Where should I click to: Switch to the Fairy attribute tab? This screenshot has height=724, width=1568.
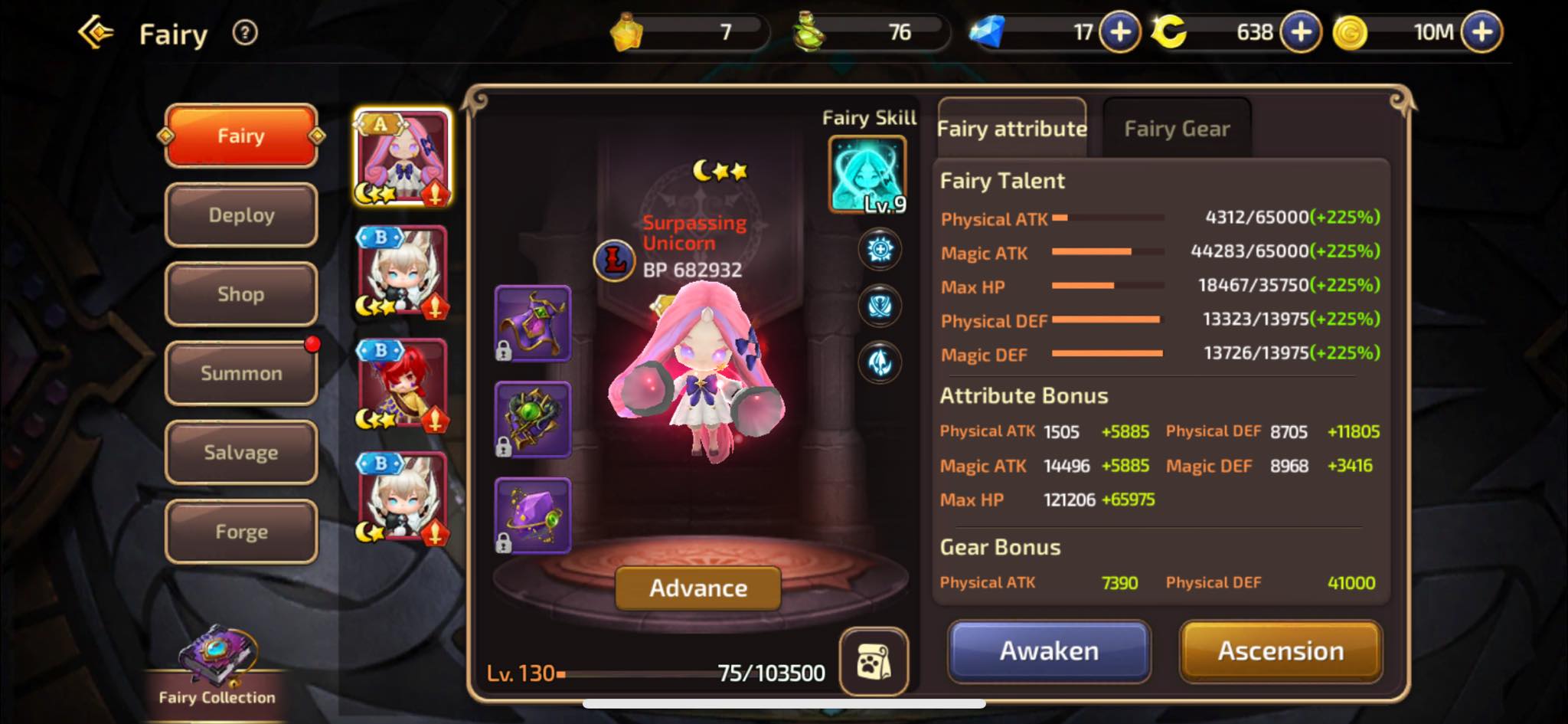pos(1012,129)
